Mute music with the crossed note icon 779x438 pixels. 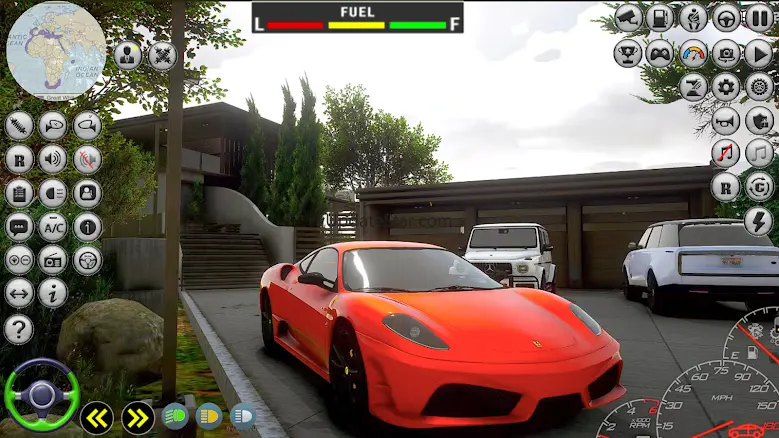coord(726,153)
